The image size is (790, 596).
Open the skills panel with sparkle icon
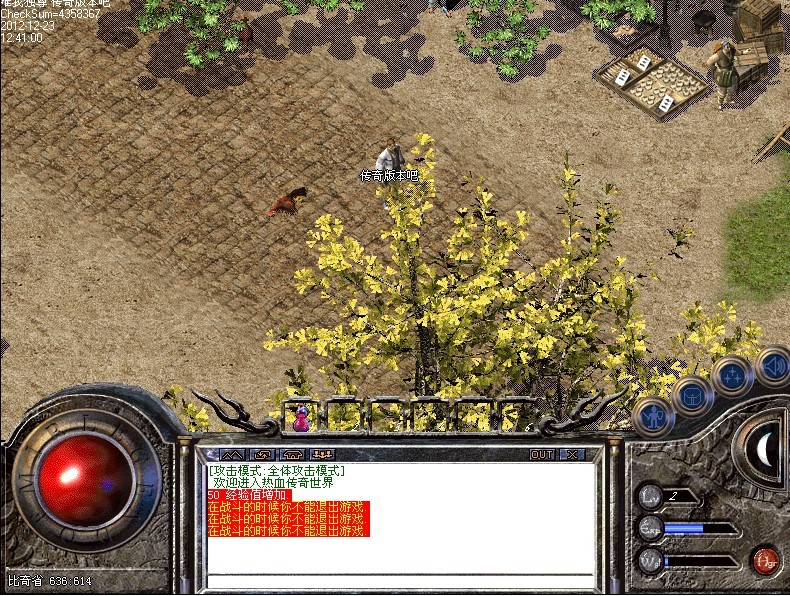click(733, 377)
